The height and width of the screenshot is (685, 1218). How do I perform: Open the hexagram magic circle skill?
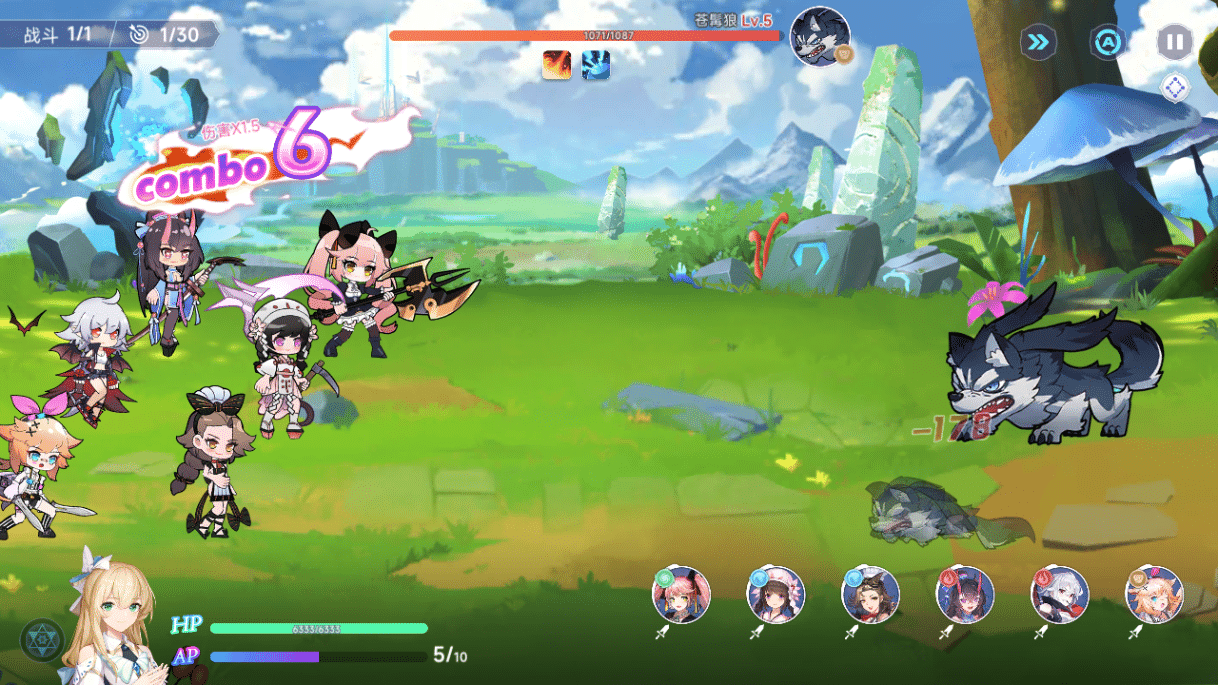(x=42, y=641)
